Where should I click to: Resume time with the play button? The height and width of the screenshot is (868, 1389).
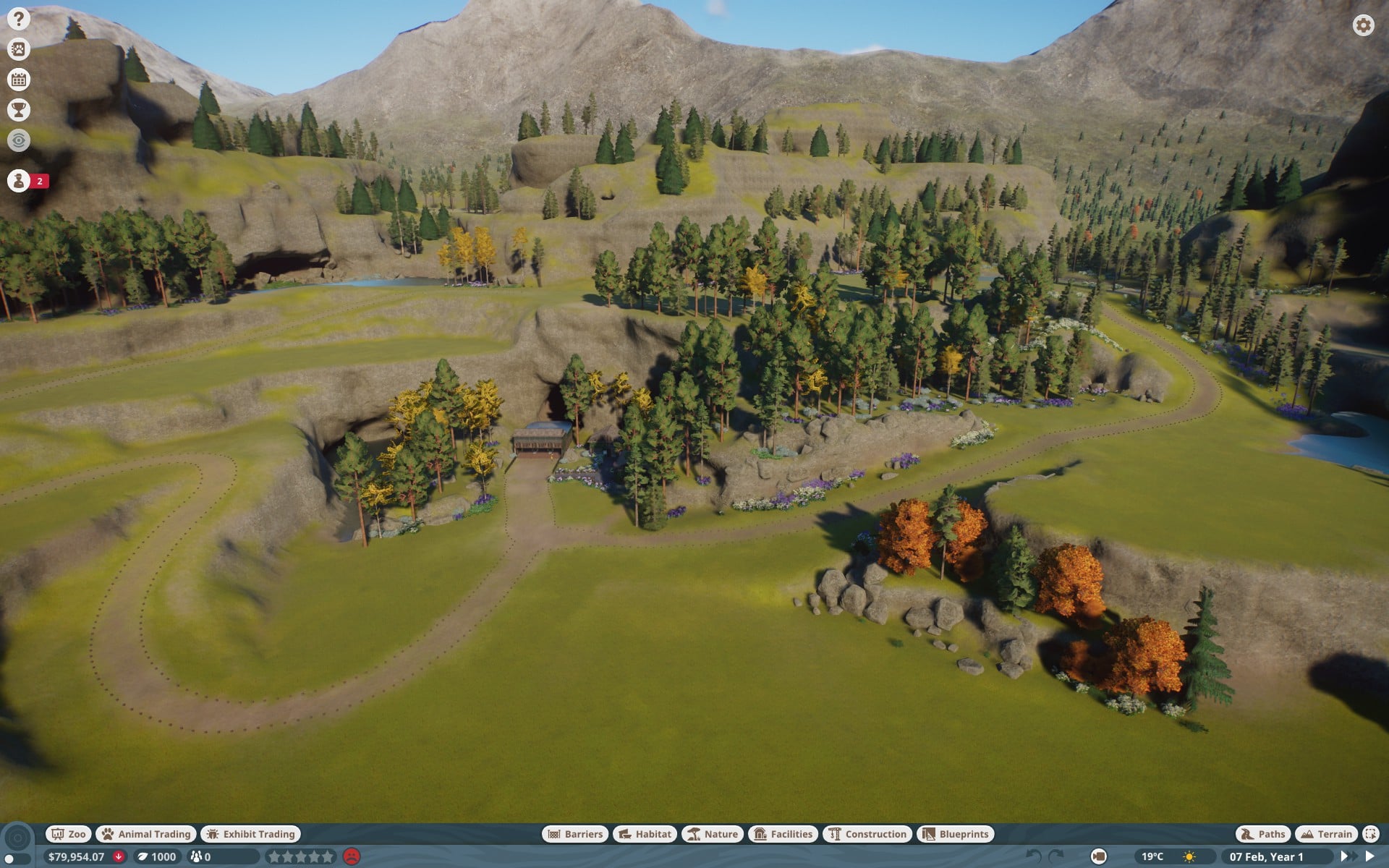(x=1369, y=856)
